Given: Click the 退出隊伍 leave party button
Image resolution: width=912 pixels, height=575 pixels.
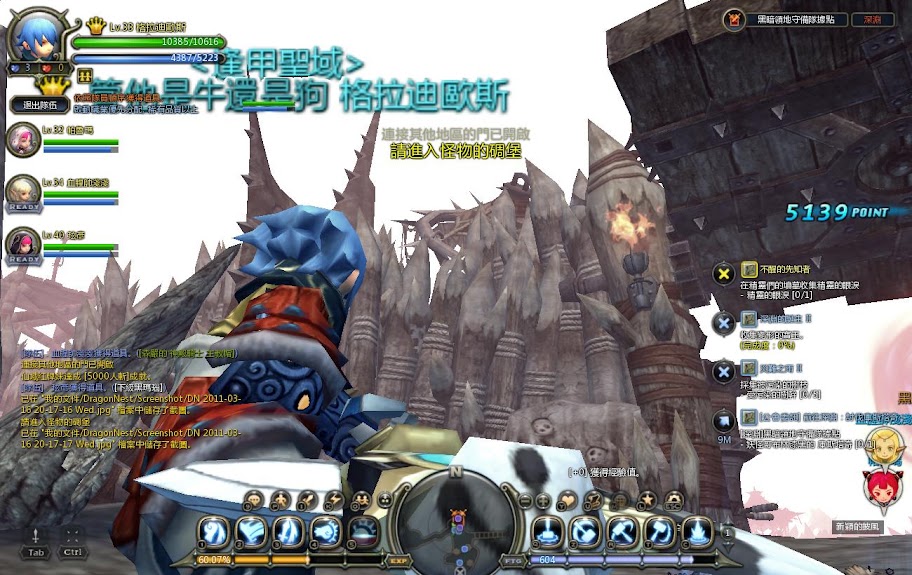Looking at the screenshot, I should (x=39, y=104).
